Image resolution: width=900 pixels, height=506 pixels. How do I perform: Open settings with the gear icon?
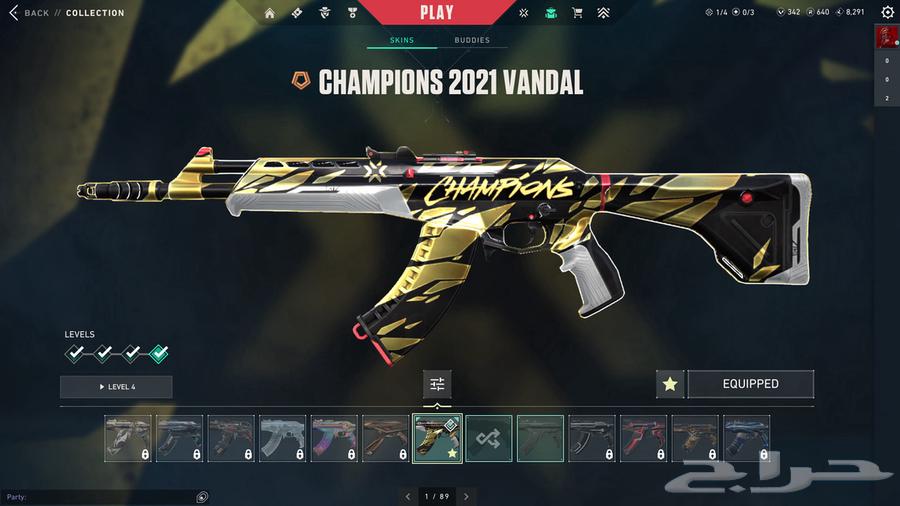(x=887, y=13)
